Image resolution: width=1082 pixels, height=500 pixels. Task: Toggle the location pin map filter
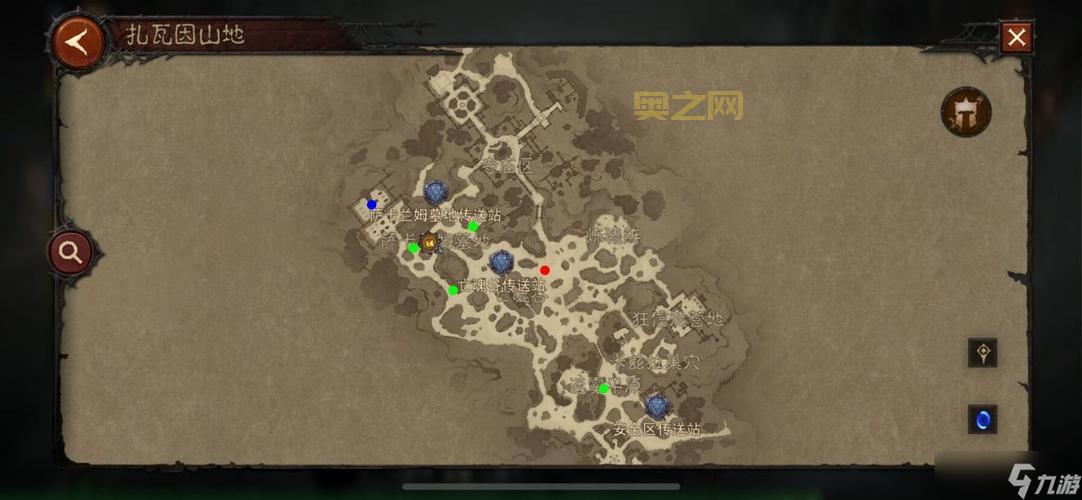click(x=982, y=353)
